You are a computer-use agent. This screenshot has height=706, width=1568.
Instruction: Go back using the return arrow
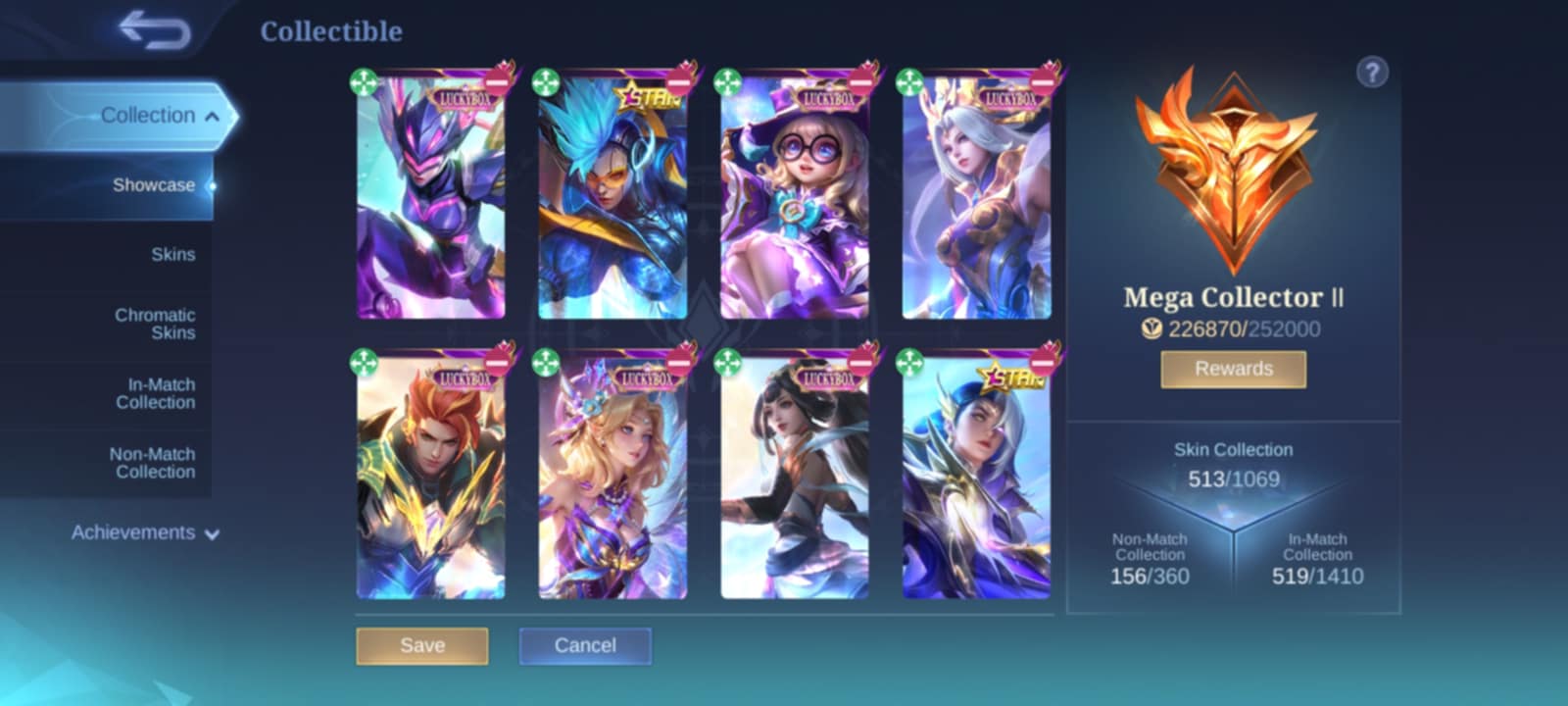point(155,29)
